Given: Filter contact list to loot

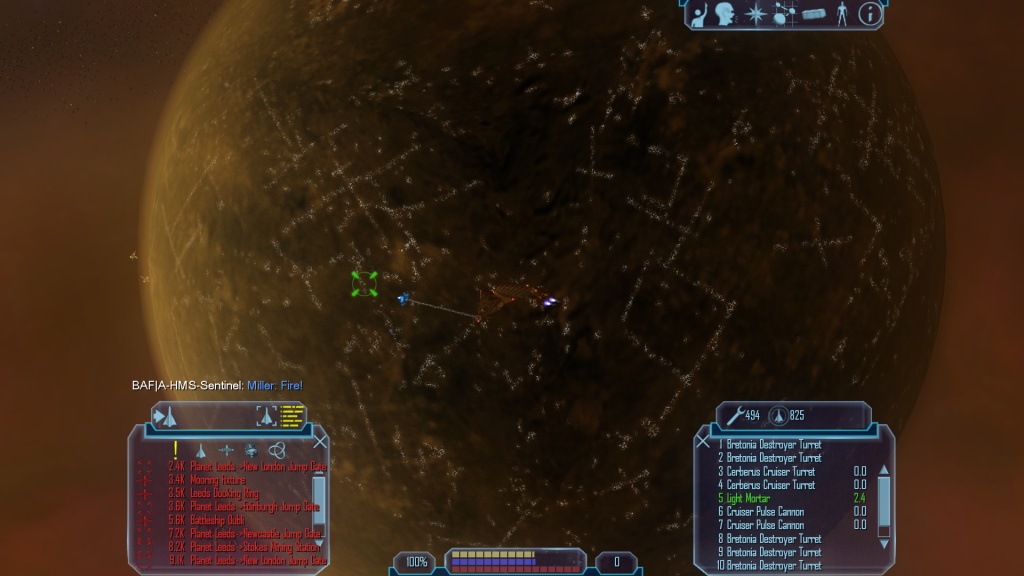Looking at the screenshot, I should pyautogui.click(x=251, y=450).
